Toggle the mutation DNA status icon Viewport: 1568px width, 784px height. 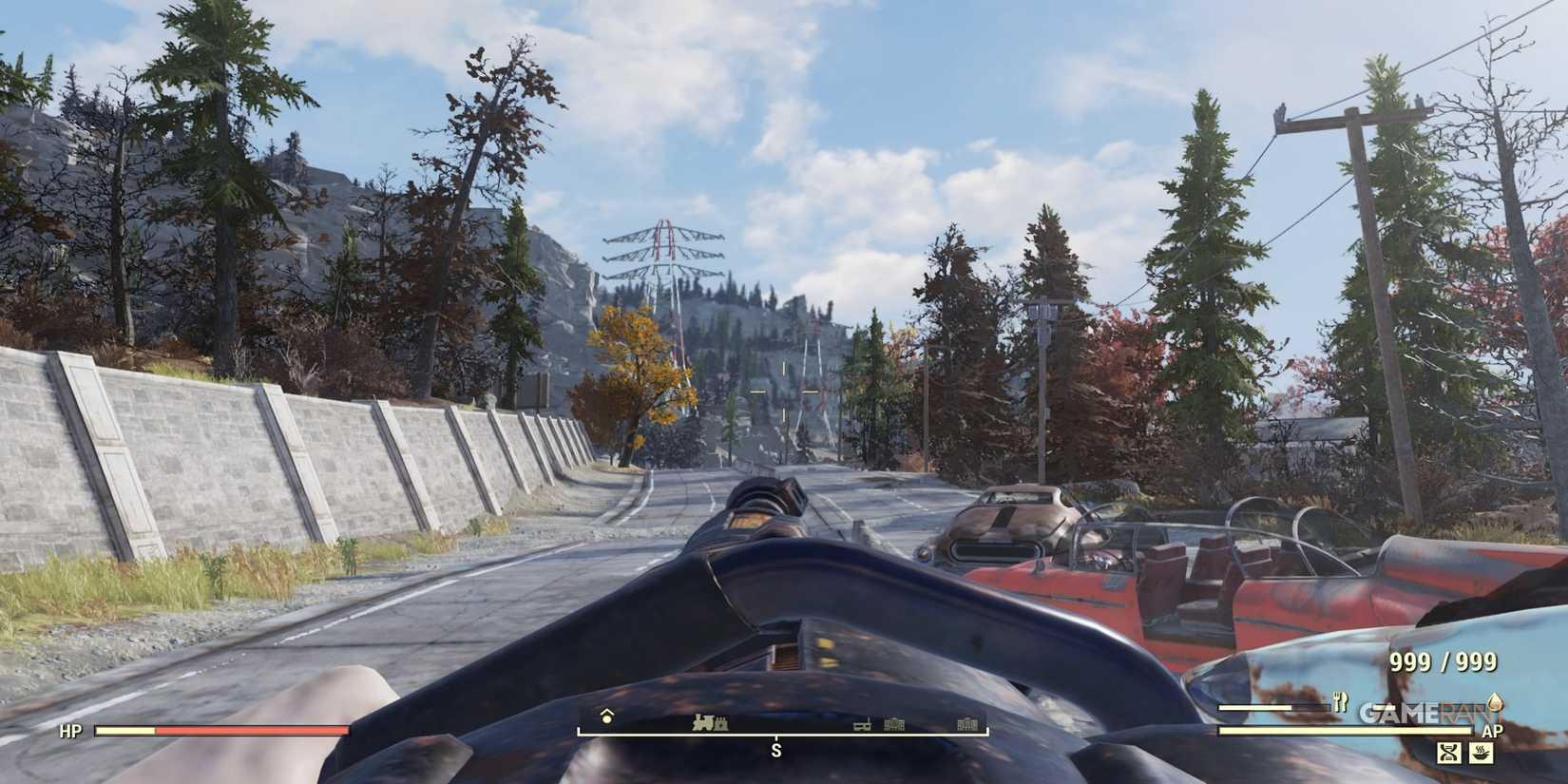(1448, 753)
